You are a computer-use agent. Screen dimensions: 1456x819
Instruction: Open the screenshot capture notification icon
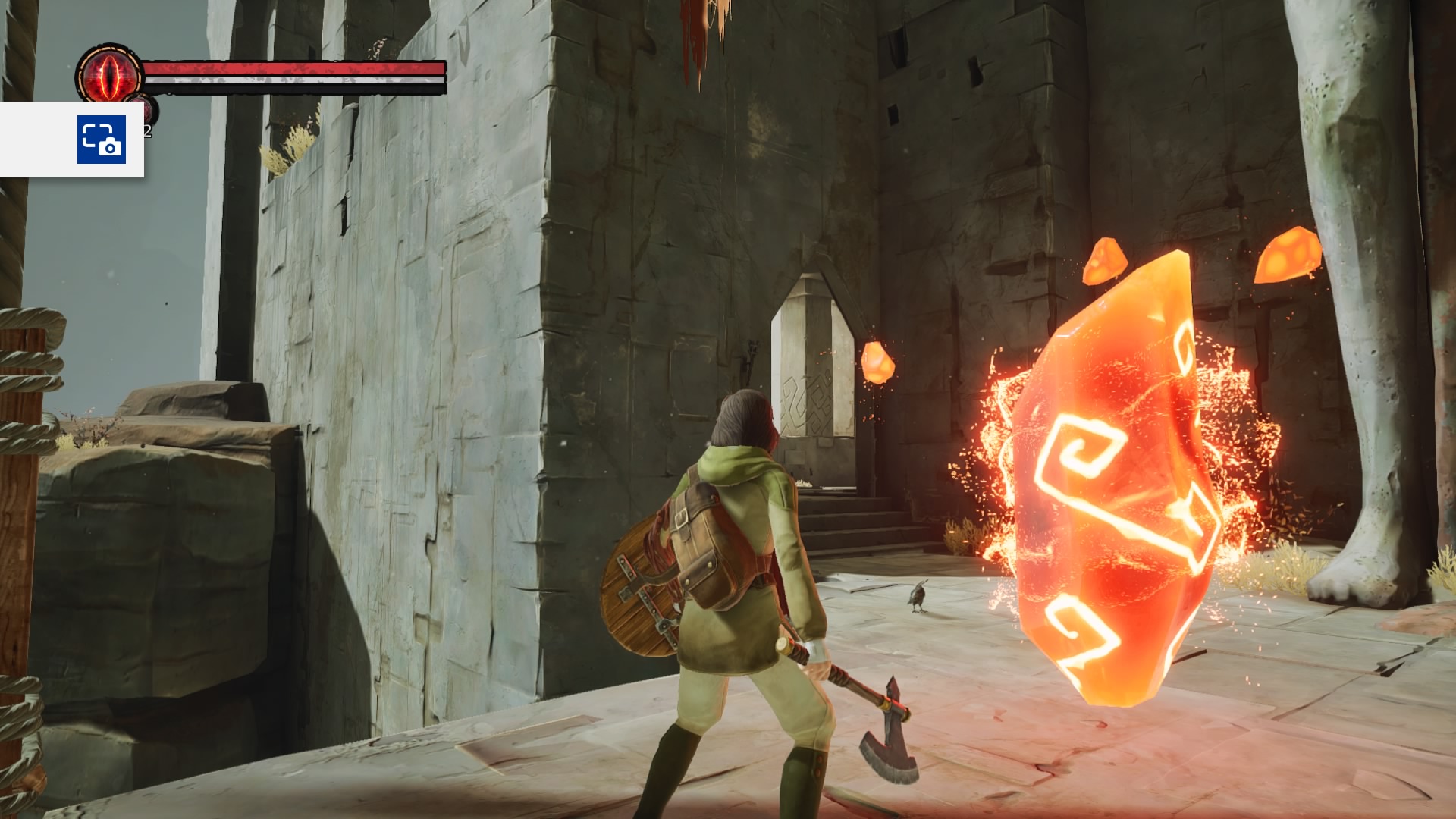[x=101, y=140]
